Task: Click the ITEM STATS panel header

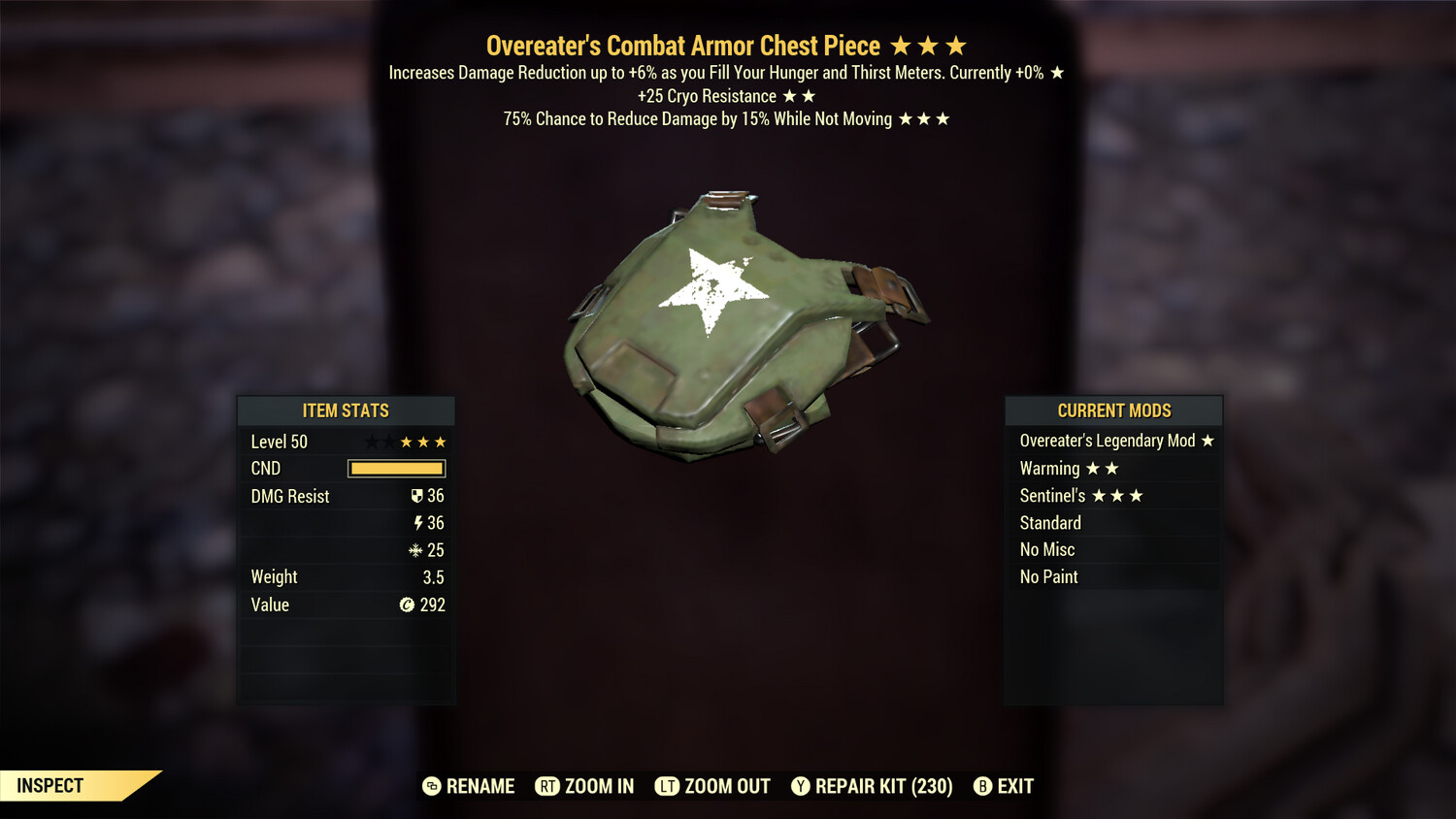Action: [x=346, y=410]
